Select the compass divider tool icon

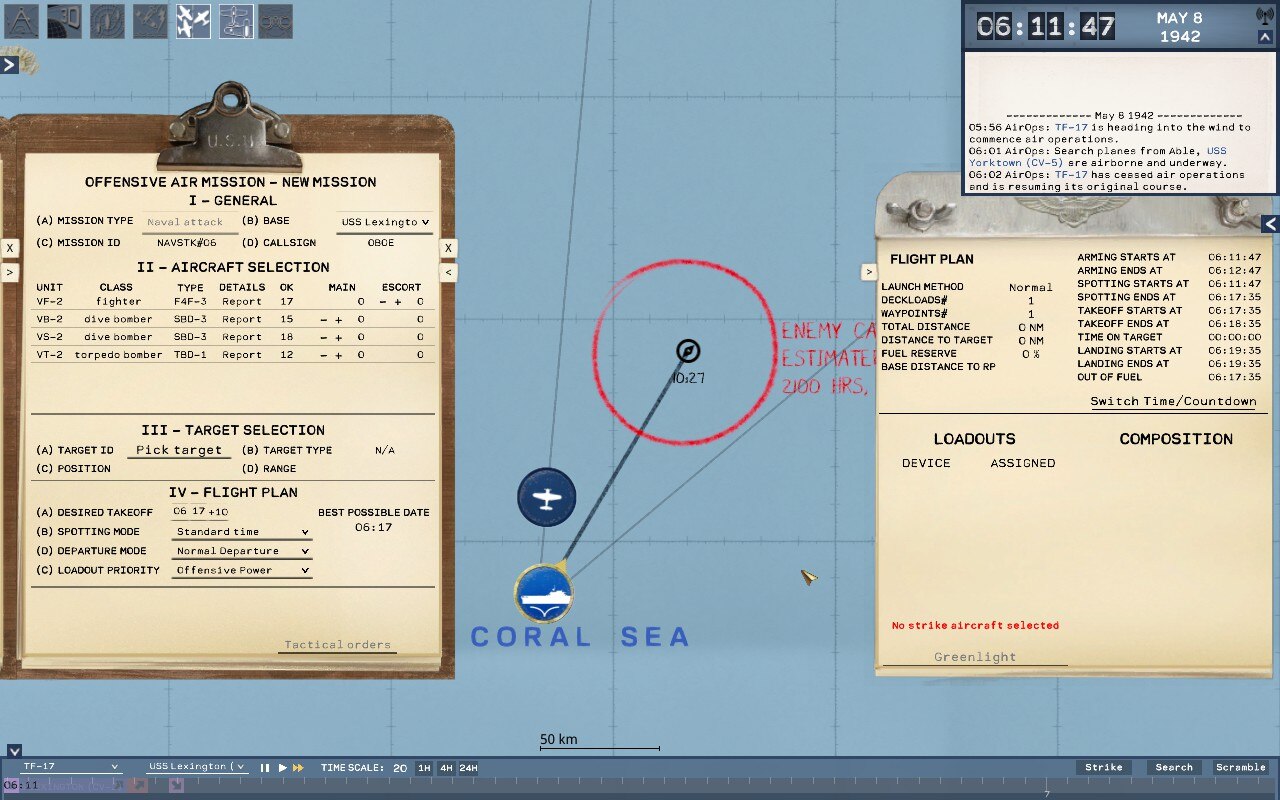[21, 22]
